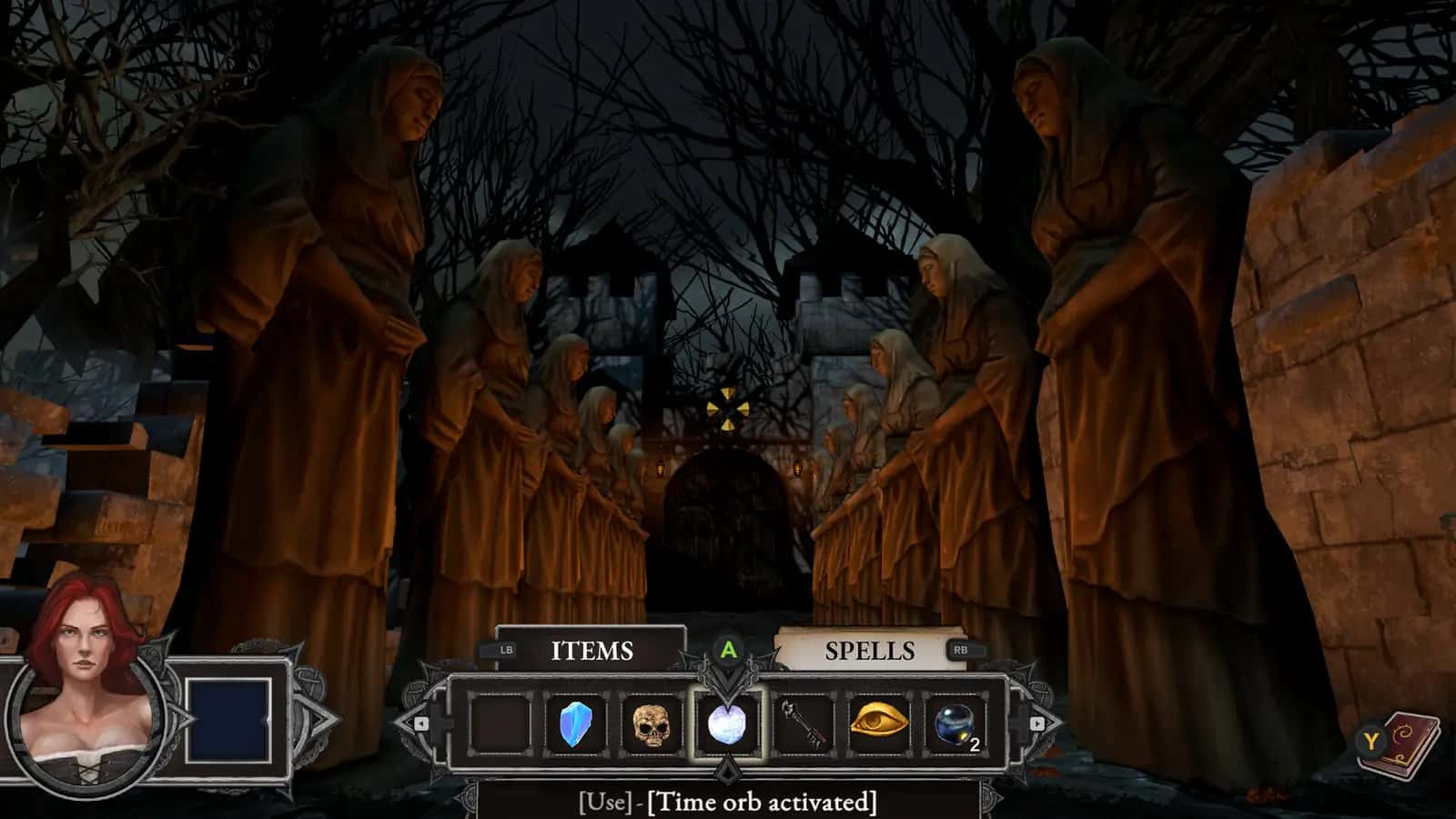Image resolution: width=1456 pixels, height=819 pixels.
Task: Switch to the SPELLS tab
Action: [869, 651]
